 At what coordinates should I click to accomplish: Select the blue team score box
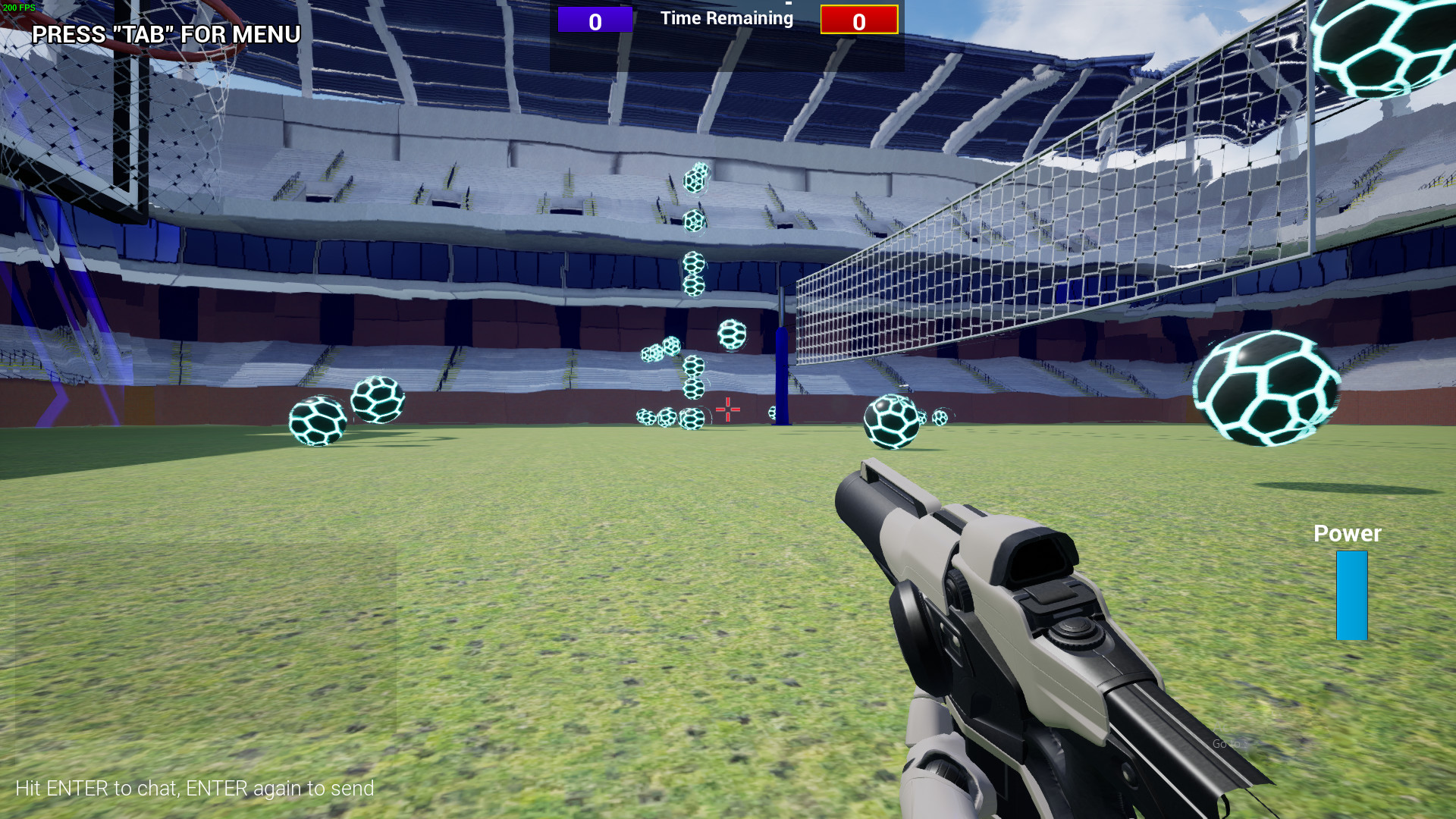click(595, 20)
